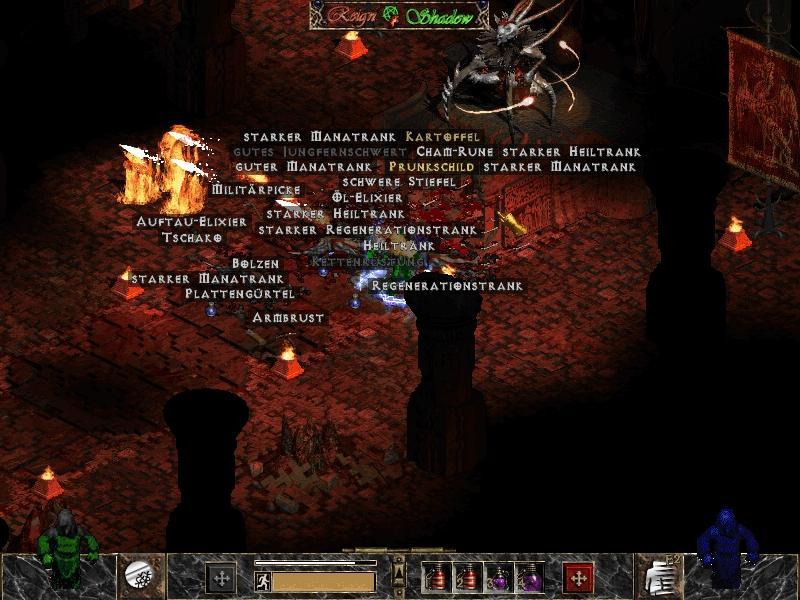The width and height of the screenshot is (800, 600).
Task: Select the Kartoffel item label
Action: pos(443,136)
